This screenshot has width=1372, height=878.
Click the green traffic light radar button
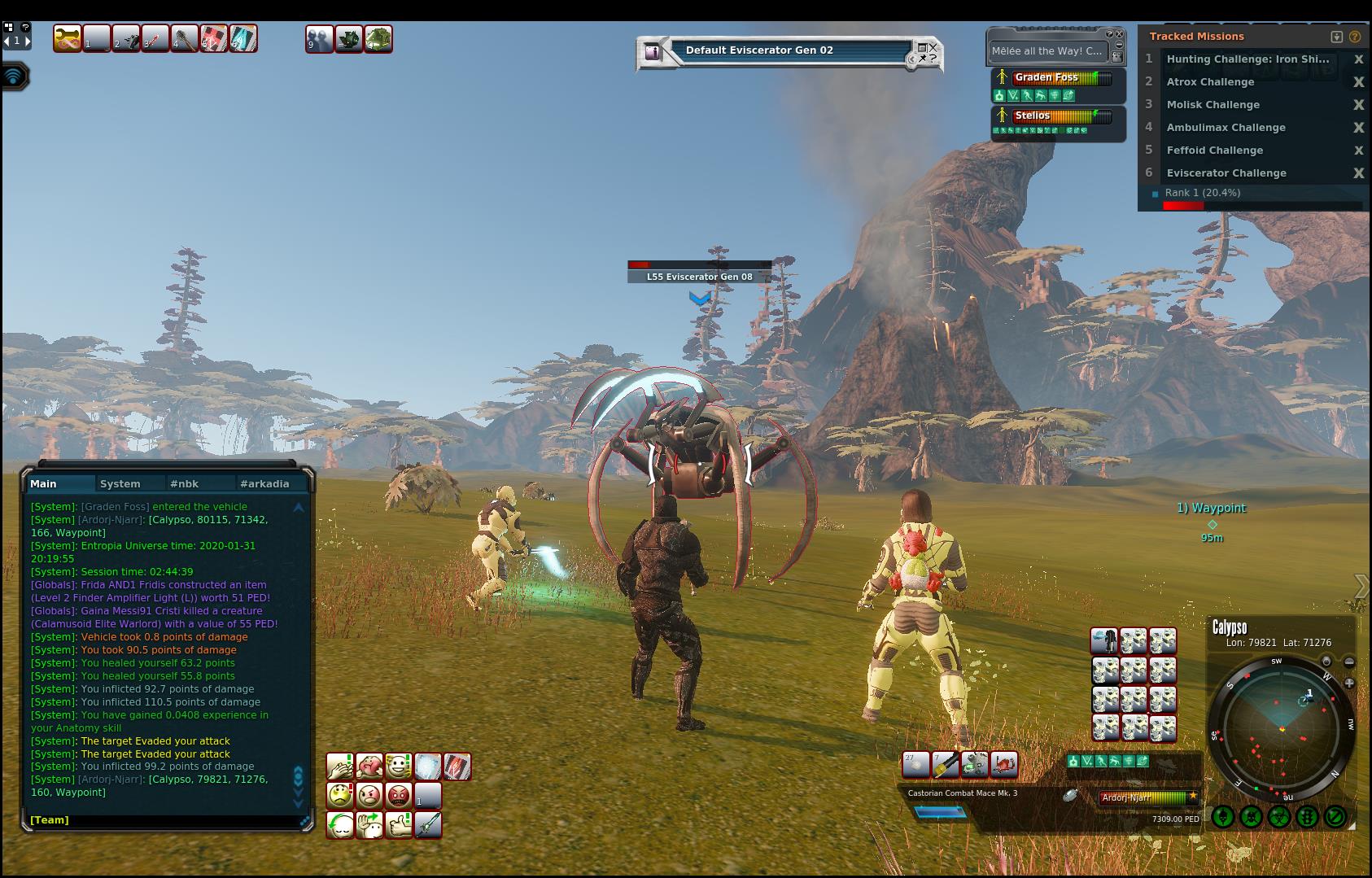(1307, 816)
